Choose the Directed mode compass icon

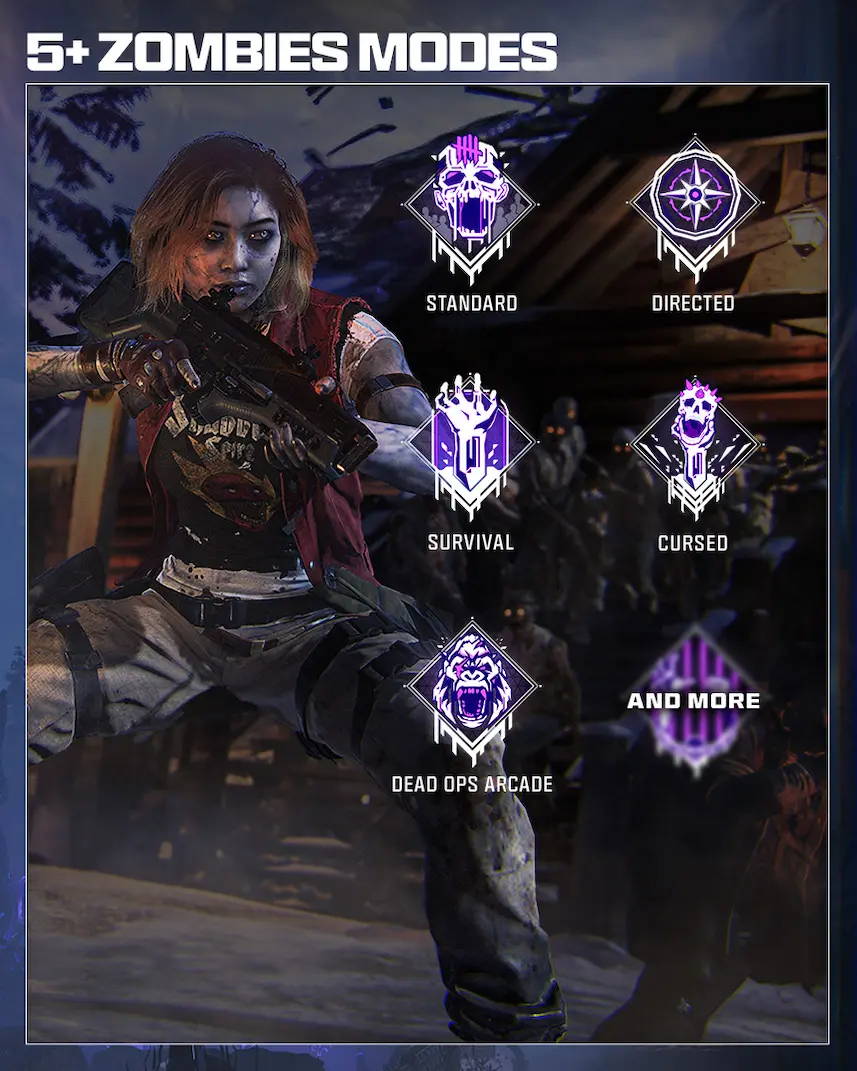click(693, 205)
